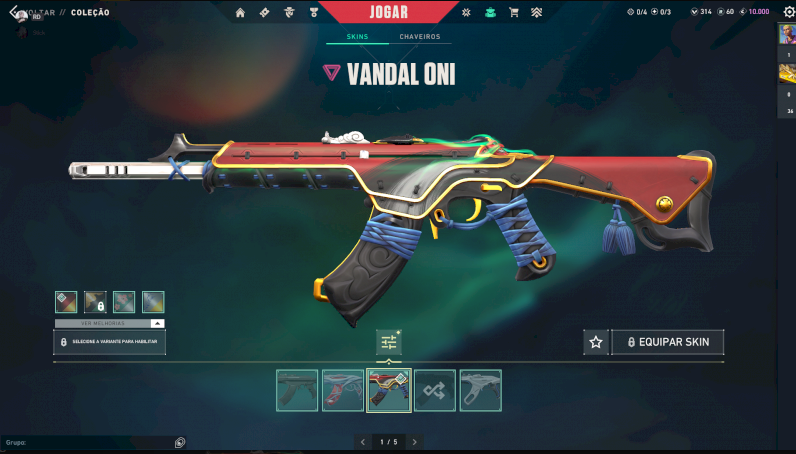Image resolution: width=796 pixels, height=454 pixels.
Task: Switch to the Chaveiros tab
Action: 419,37
